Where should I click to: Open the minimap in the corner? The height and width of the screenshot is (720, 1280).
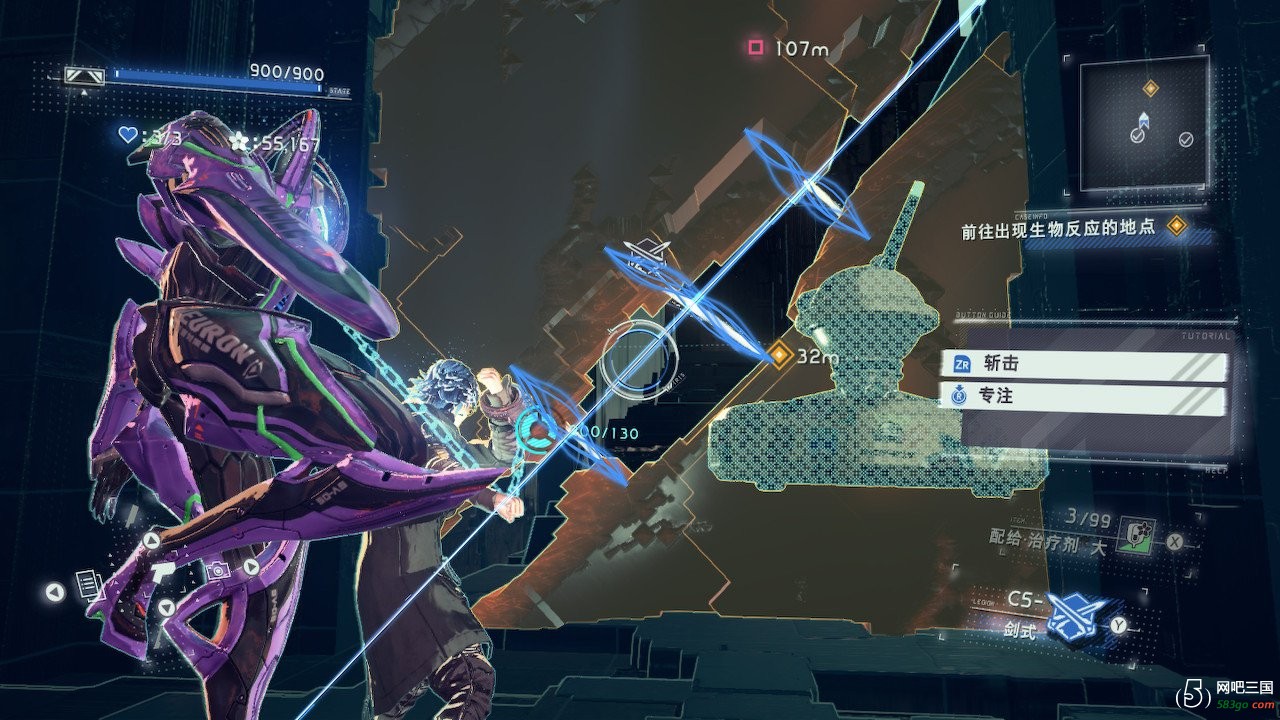point(1144,123)
